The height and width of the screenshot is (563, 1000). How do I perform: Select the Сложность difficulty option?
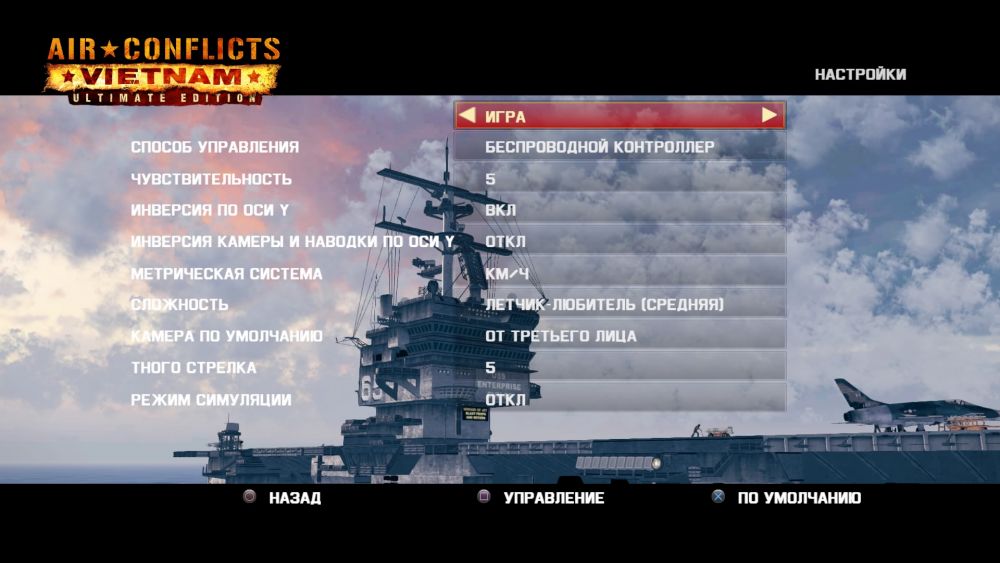(619, 304)
